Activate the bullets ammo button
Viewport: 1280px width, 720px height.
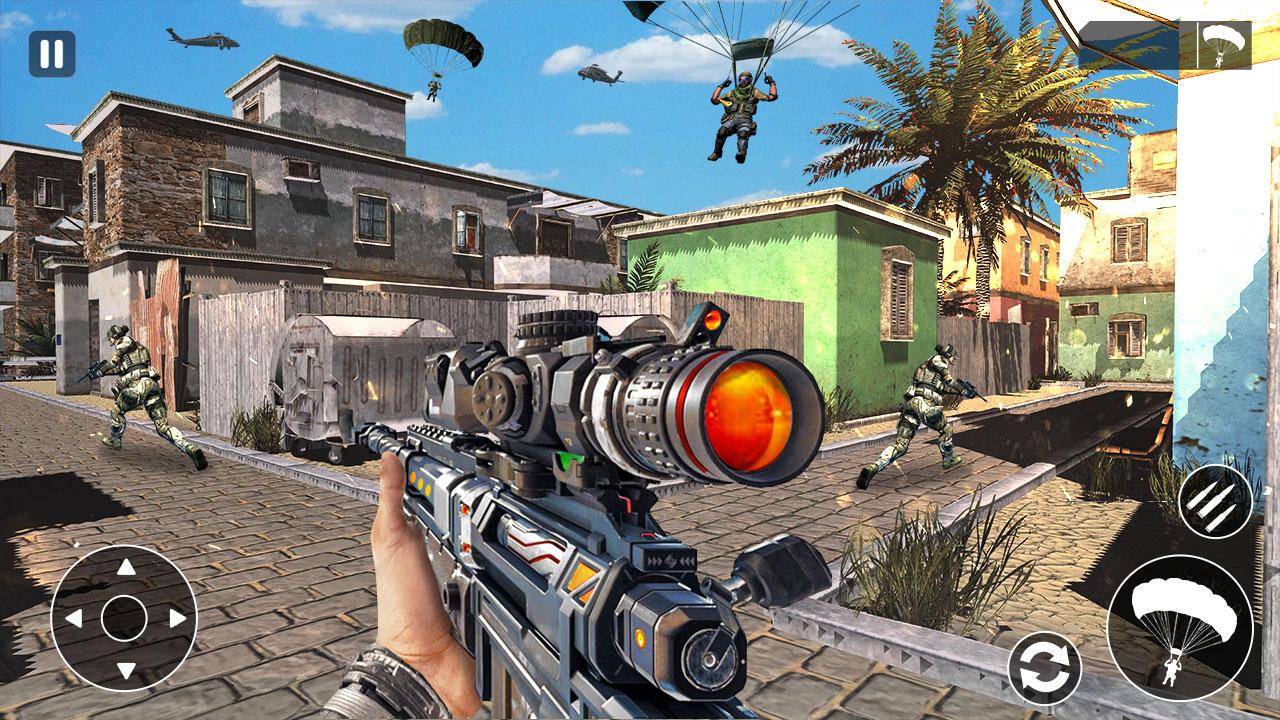[1215, 501]
